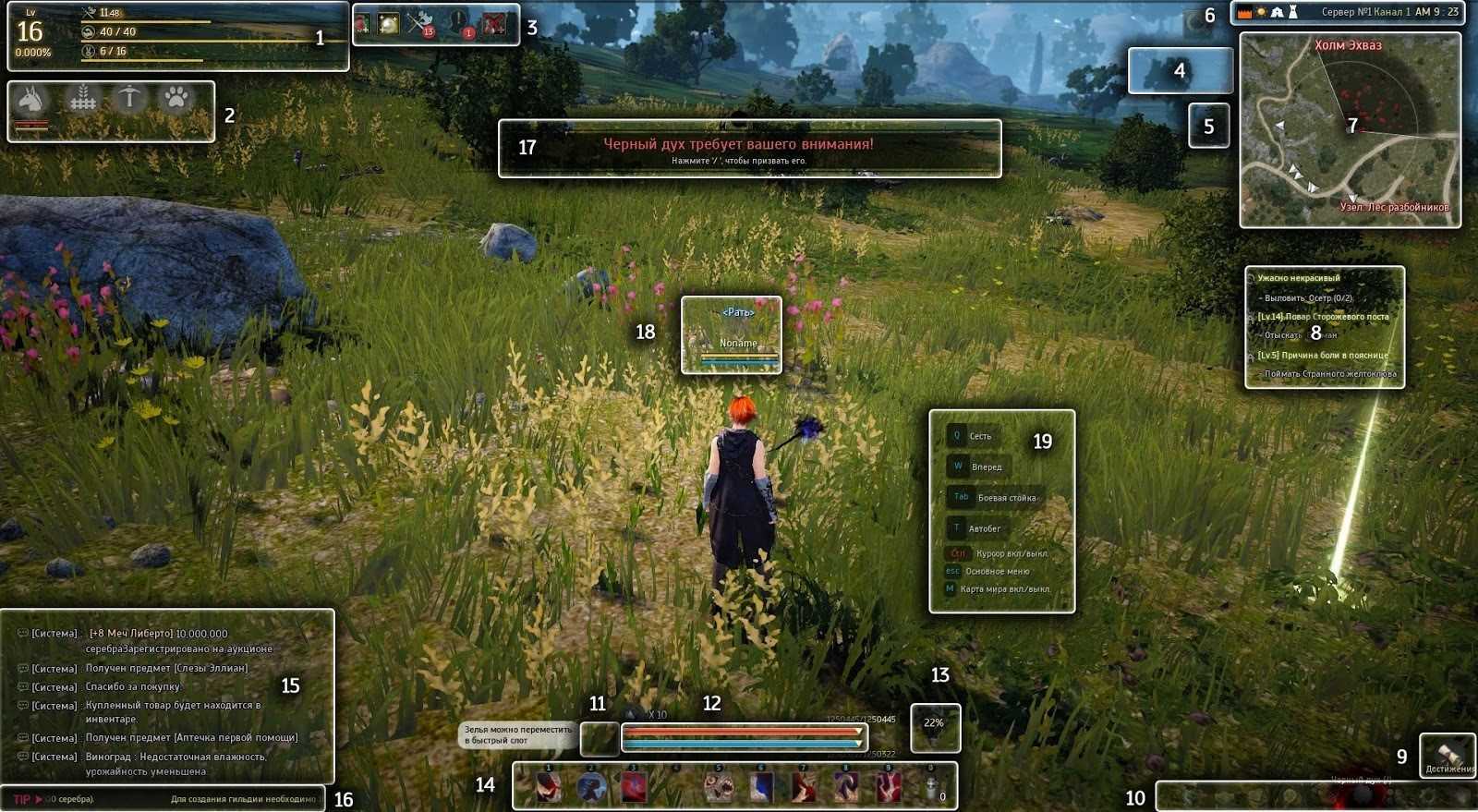Click the castle tower icon above the minimap

[x=1293, y=12]
